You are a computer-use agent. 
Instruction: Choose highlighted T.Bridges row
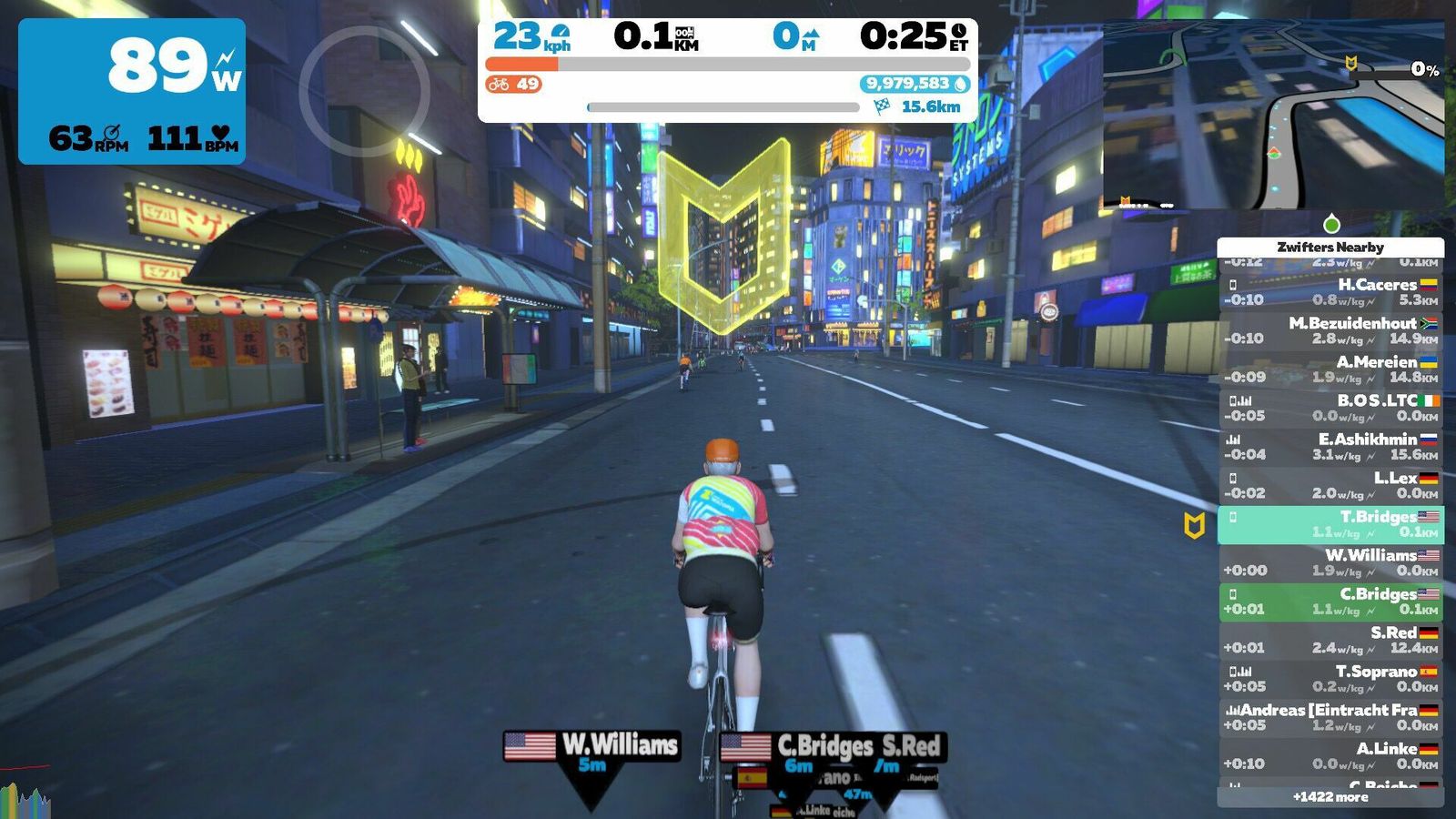click(x=1330, y=524)
